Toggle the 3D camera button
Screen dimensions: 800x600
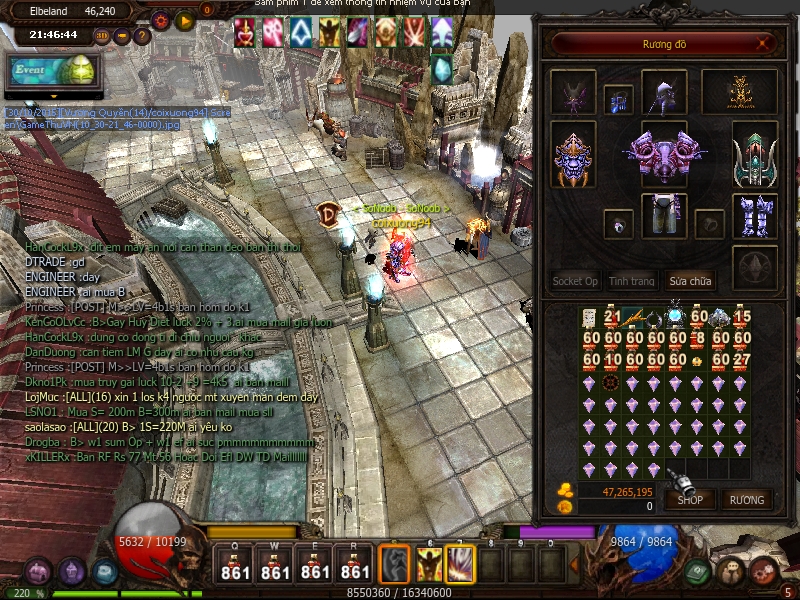103,36
